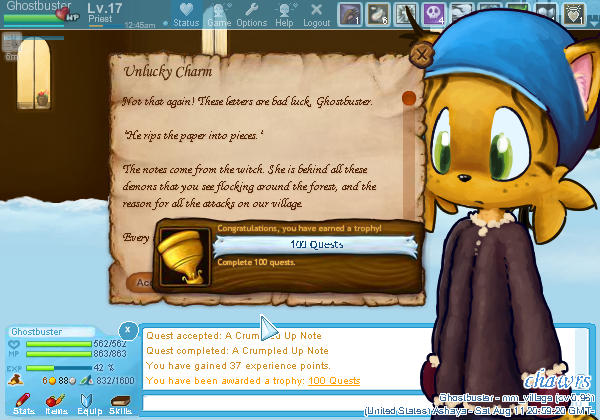Log out using the Logout button
The image size is (600, 420).
click(x=316, y=15)
